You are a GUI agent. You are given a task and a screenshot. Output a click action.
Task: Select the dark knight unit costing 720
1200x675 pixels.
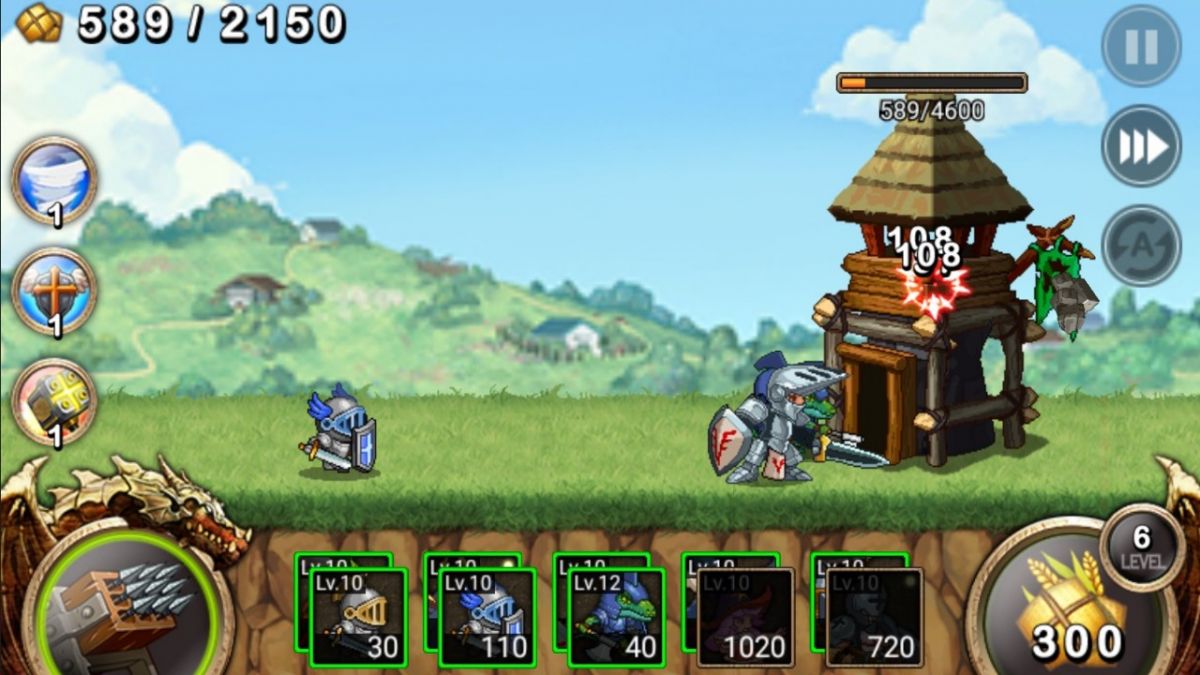click(874, 616)
